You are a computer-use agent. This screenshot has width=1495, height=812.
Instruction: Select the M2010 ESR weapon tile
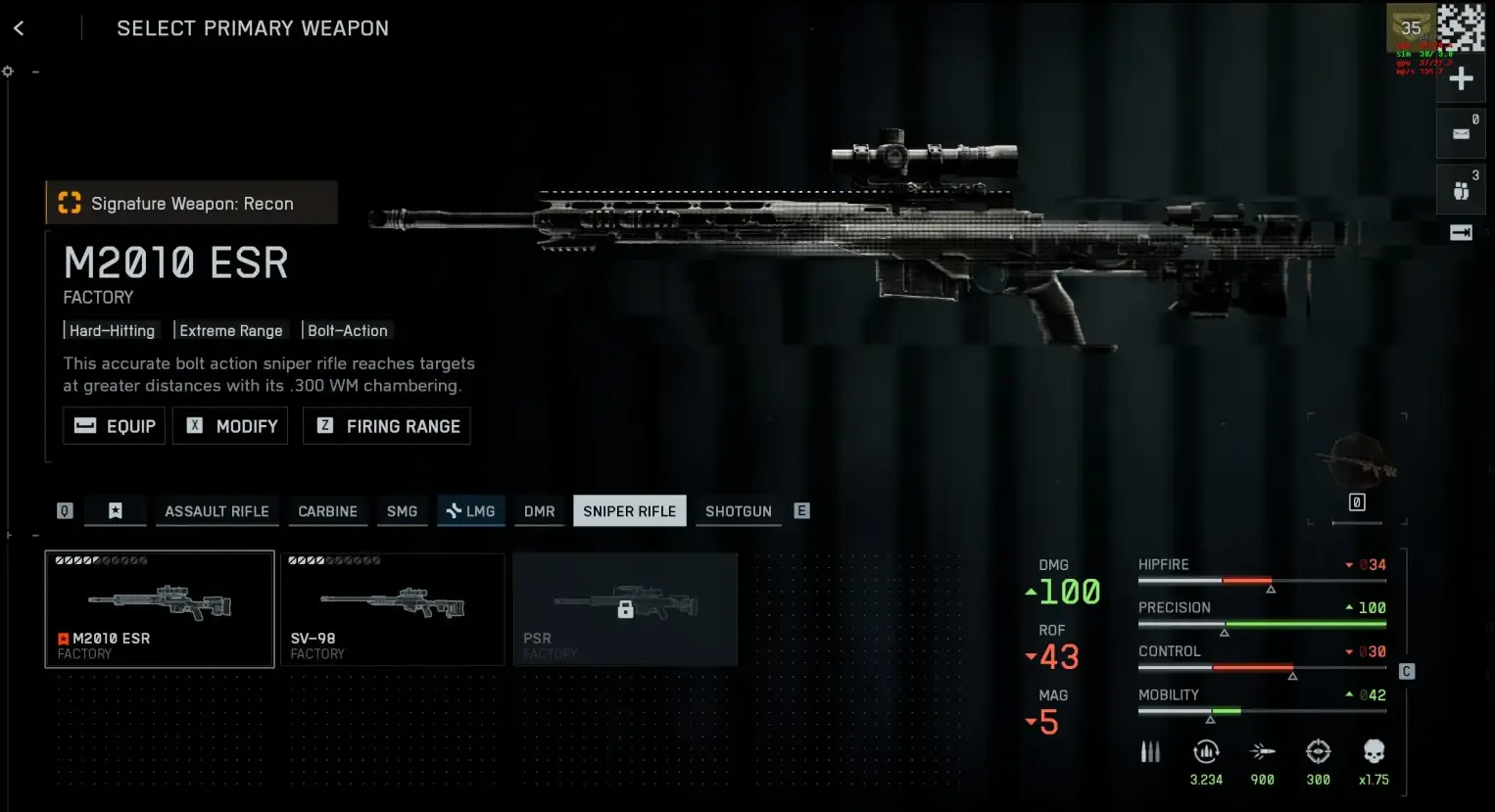pyautogui.click(x=160, y=609)
